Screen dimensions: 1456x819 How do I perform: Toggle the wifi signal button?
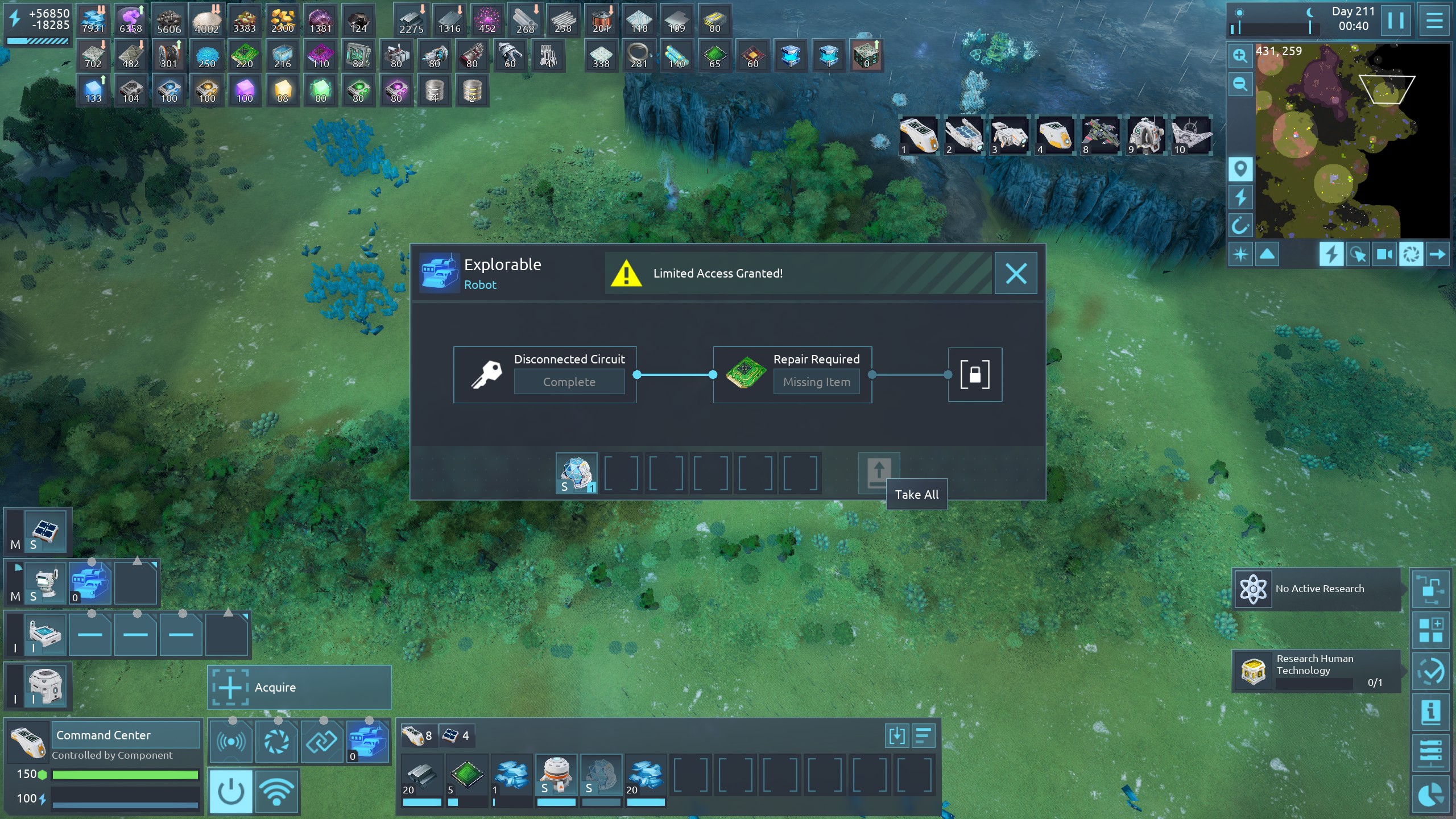276,791
